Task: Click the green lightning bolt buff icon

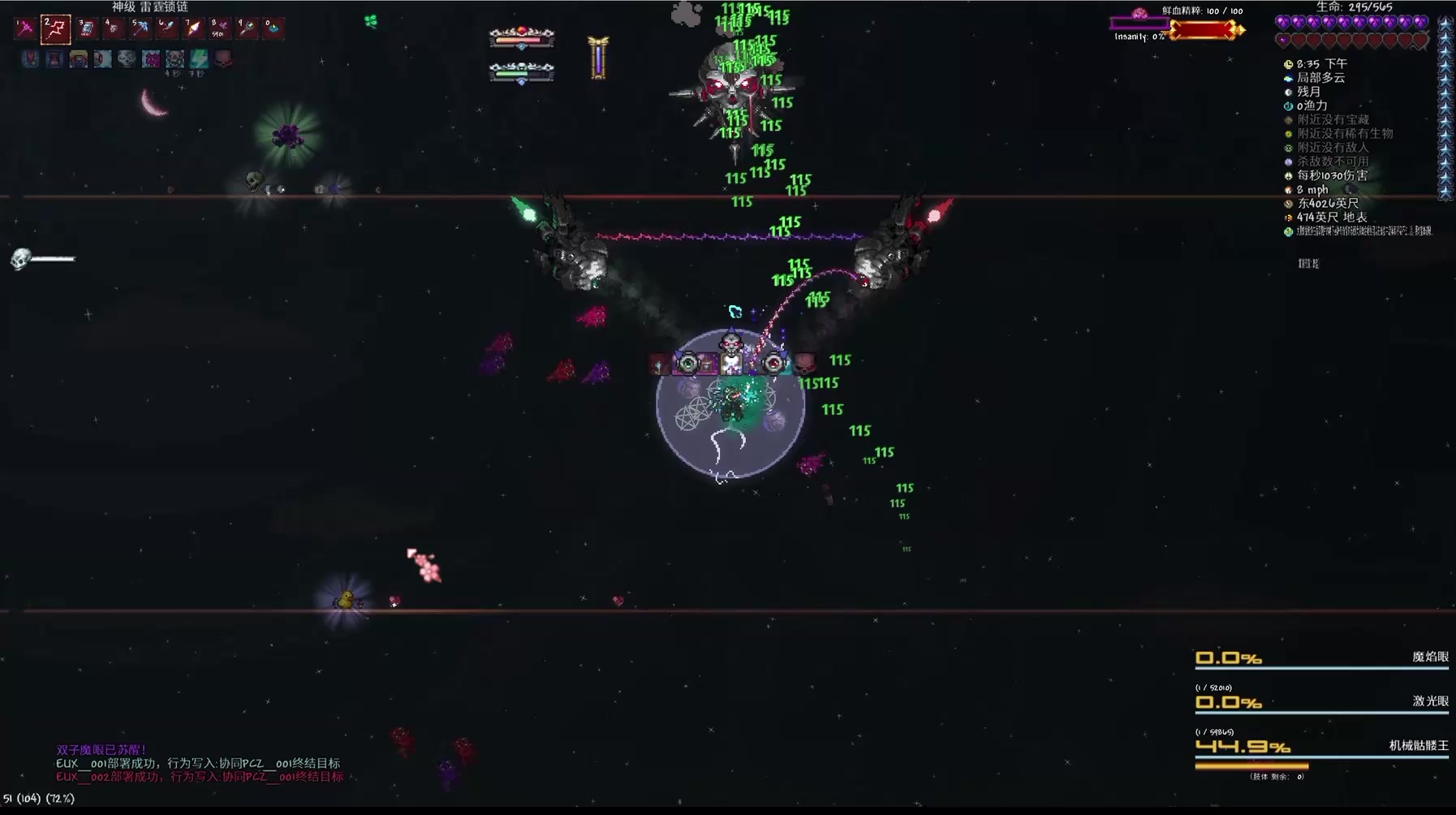Action: coord(199,58)
